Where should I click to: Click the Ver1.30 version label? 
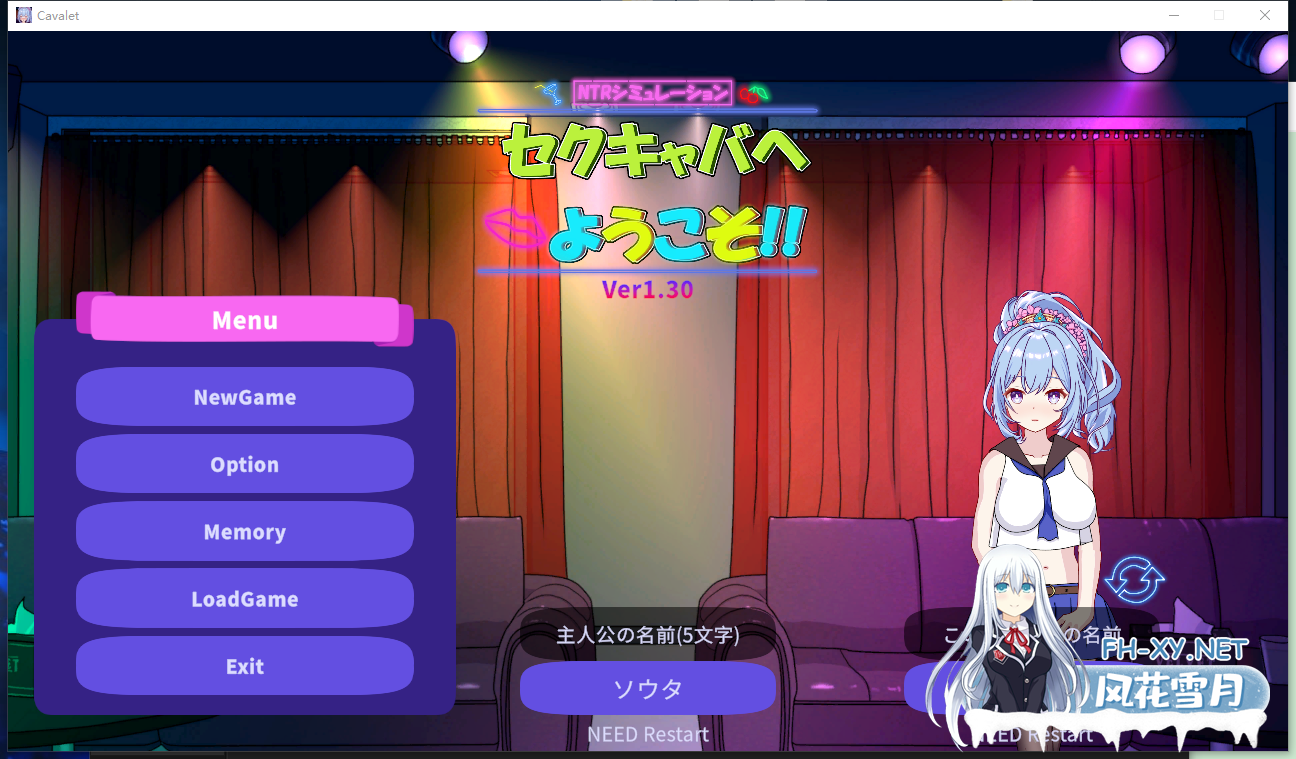pos(648,290)
